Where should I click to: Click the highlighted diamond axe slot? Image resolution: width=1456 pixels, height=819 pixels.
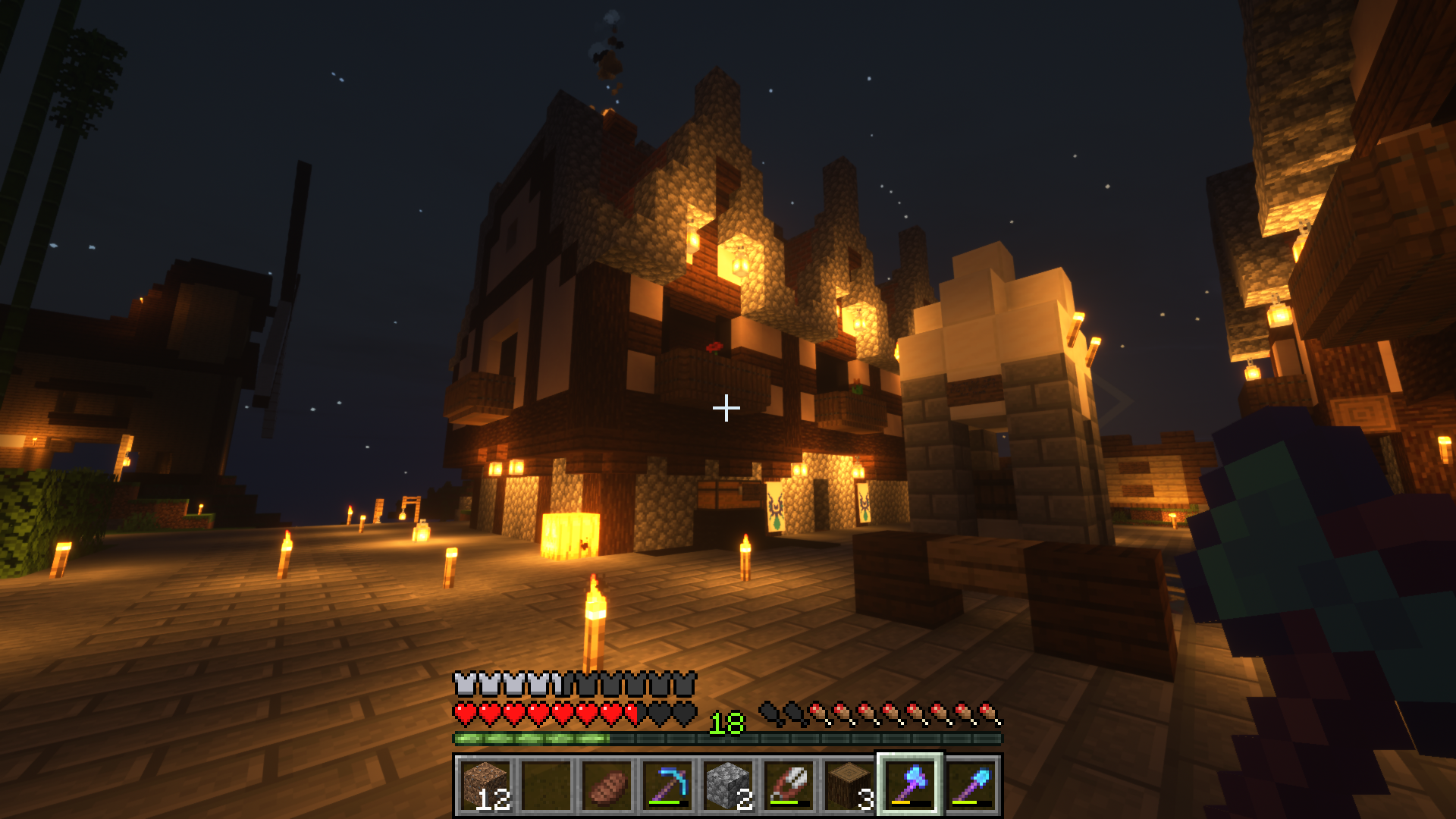point(910,785)
